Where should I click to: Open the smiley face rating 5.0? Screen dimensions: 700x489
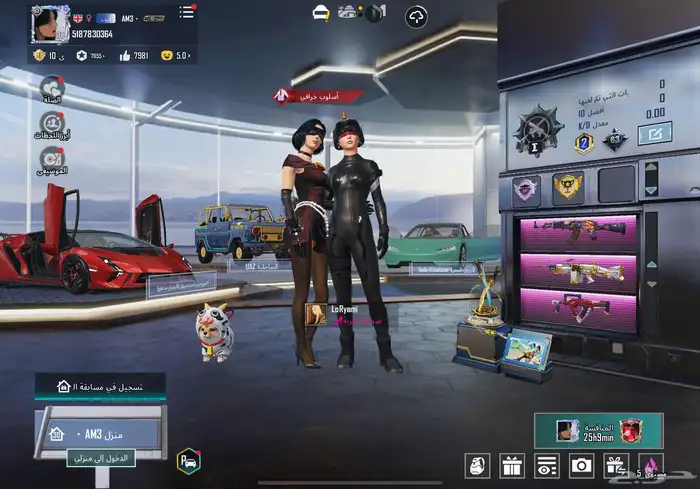tap(175, 56)
